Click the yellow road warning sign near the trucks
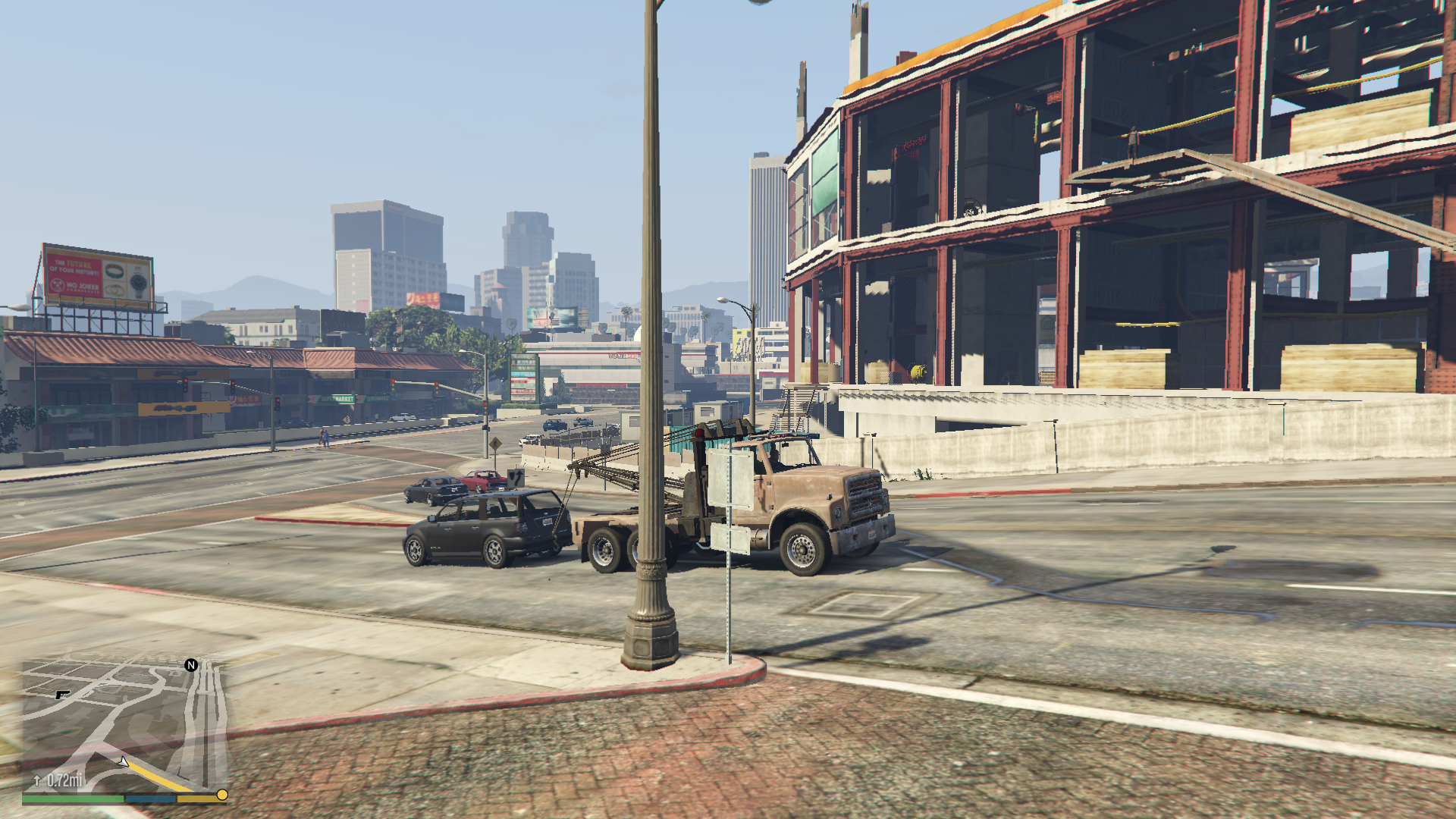This screenshot has height=819, width=1456. click(x=496, y=444)
